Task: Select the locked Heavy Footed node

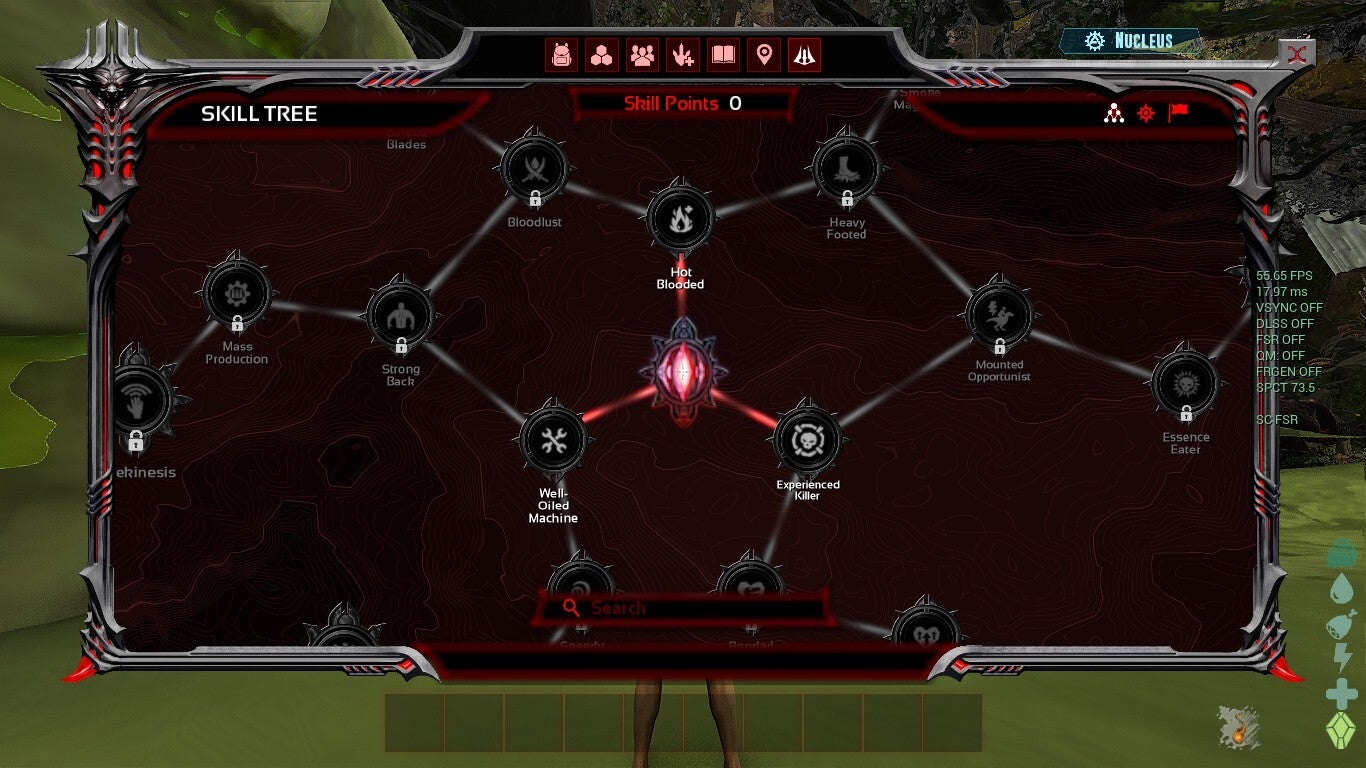Action: pyautogui.click(x=846, y=169)
